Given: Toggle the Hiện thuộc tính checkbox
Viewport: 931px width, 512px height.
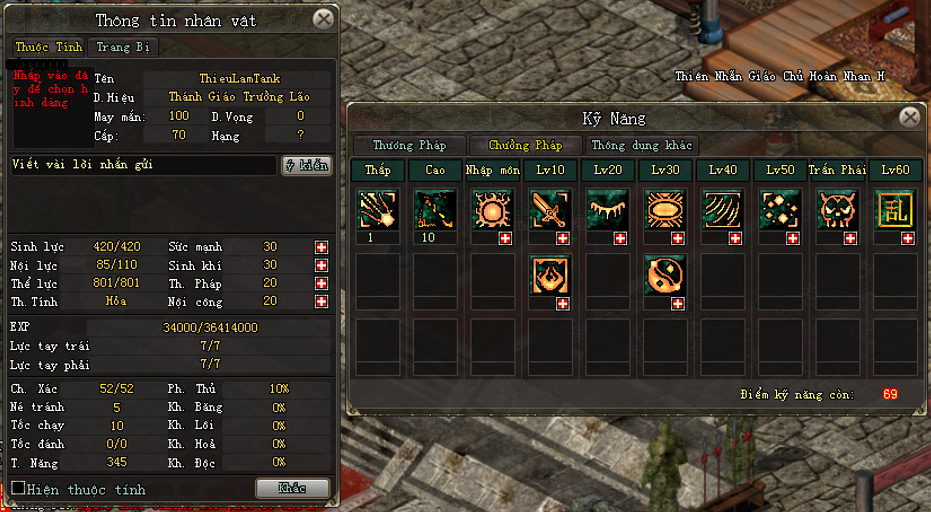Looking at the screenshot, I should pyautogui.click(x=18, y=488).
